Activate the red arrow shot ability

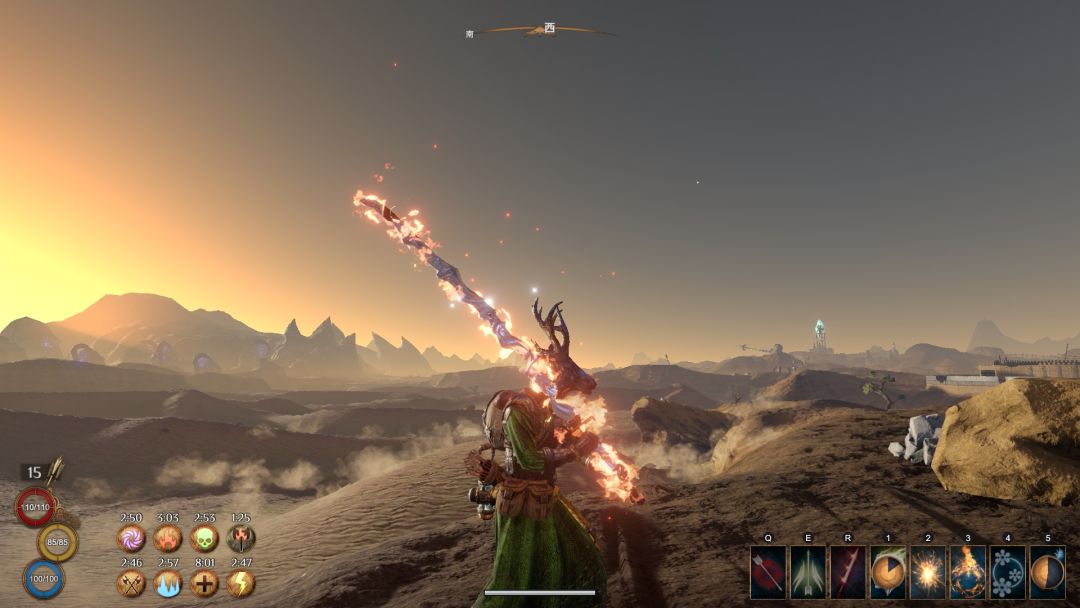pyautogui.click(x=768, y=572)
